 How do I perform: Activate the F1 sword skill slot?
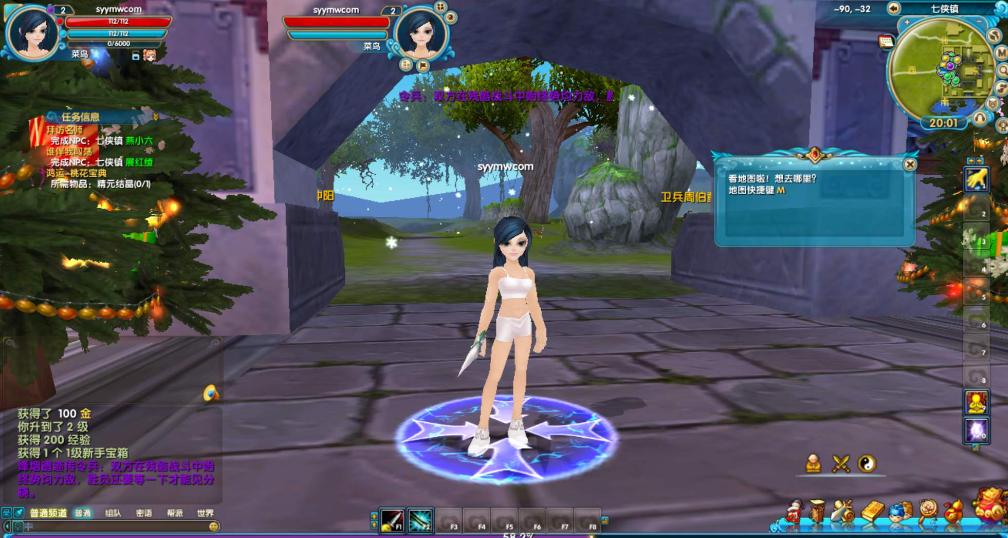coord(391,522)
